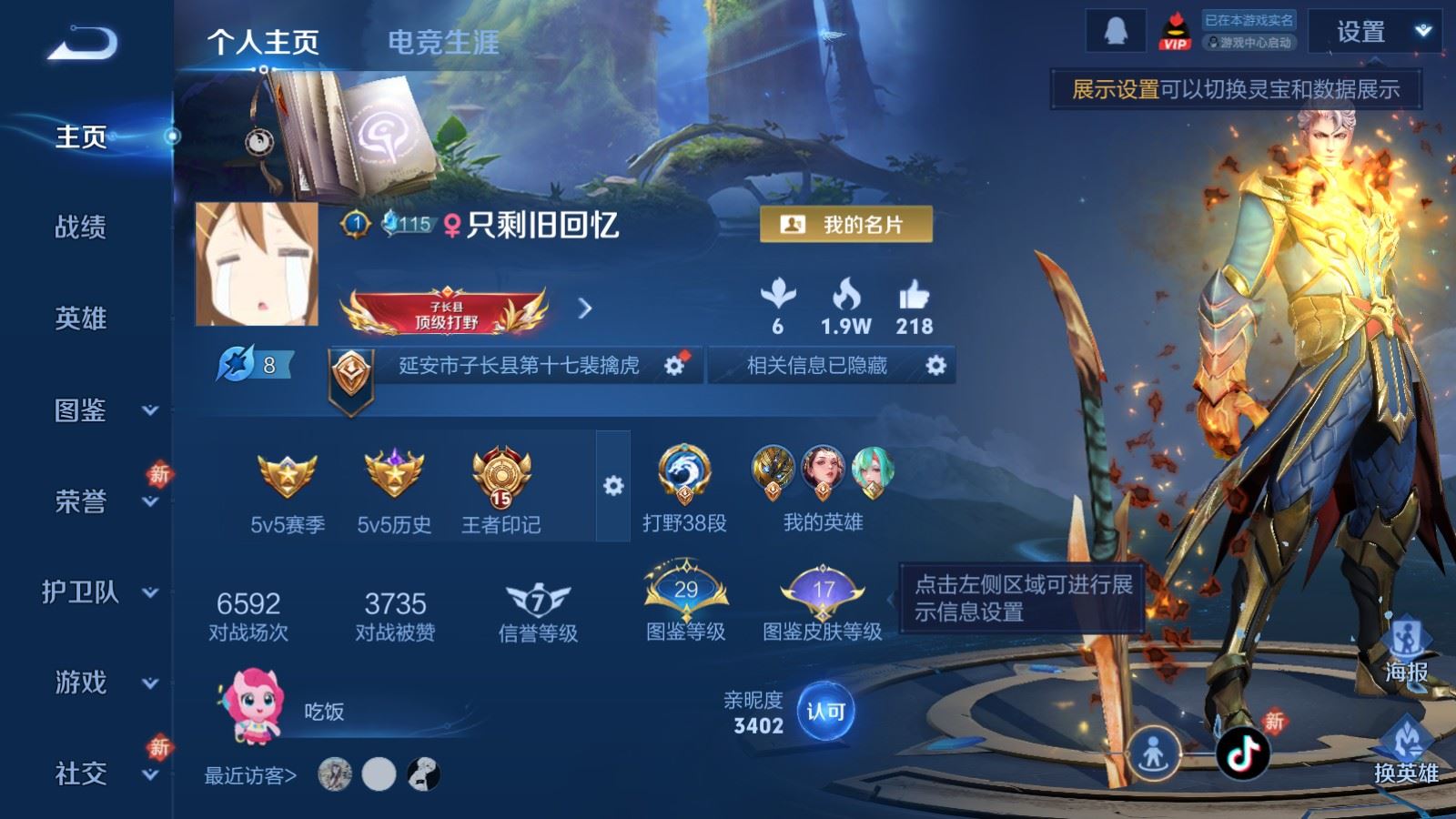Open 我的名片 card
This screenshot has height=819, width=1456.
point(846,225)
